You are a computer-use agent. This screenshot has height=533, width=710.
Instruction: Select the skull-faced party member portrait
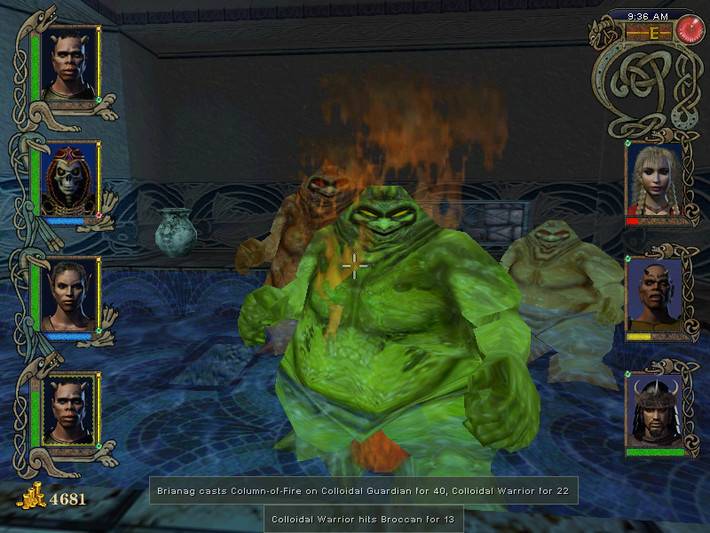click(69, 177)
